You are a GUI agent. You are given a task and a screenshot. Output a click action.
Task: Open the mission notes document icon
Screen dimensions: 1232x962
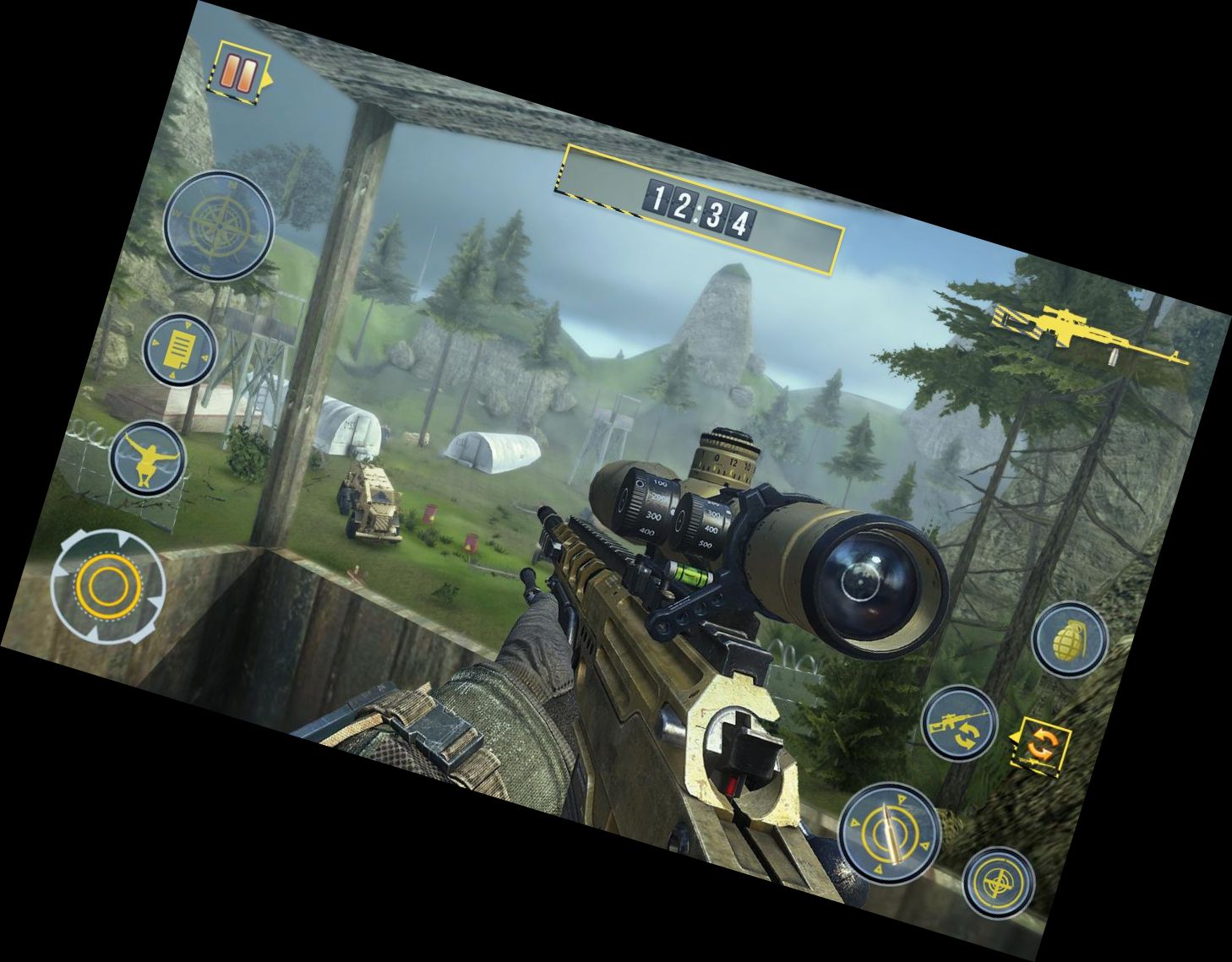[178, 349]
